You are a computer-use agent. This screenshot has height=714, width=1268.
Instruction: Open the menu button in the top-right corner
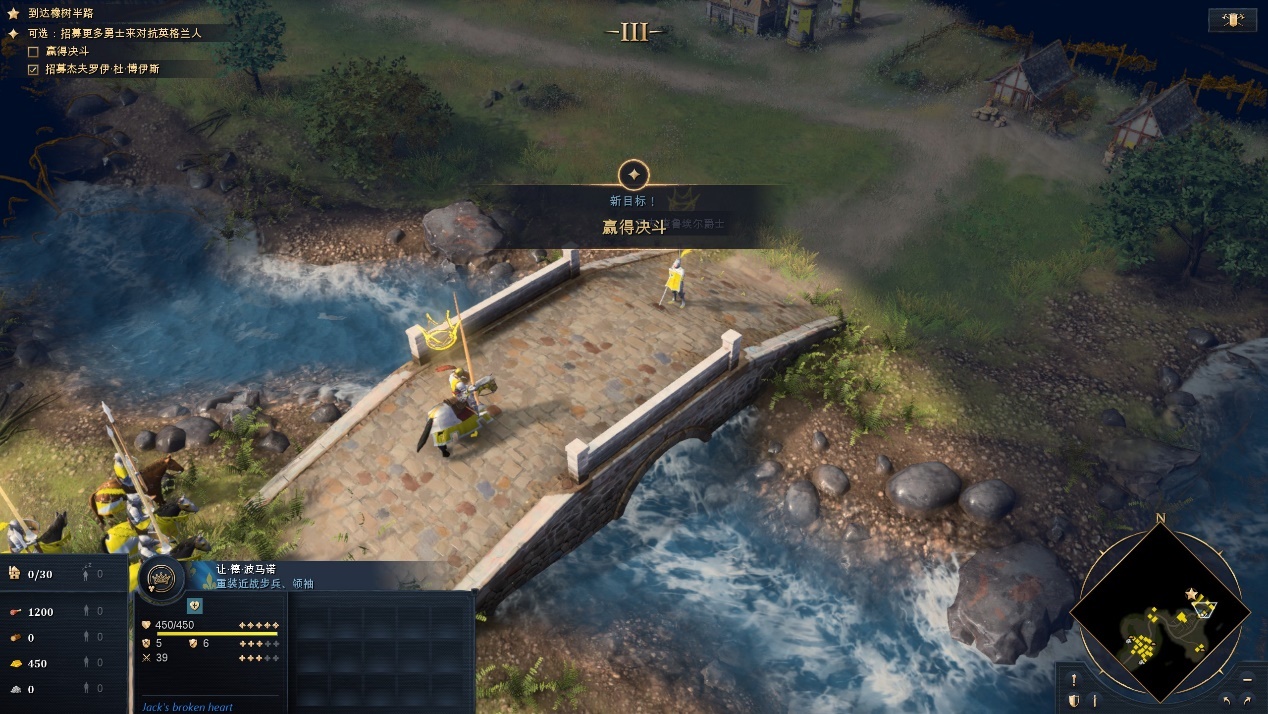point(1232,20)
